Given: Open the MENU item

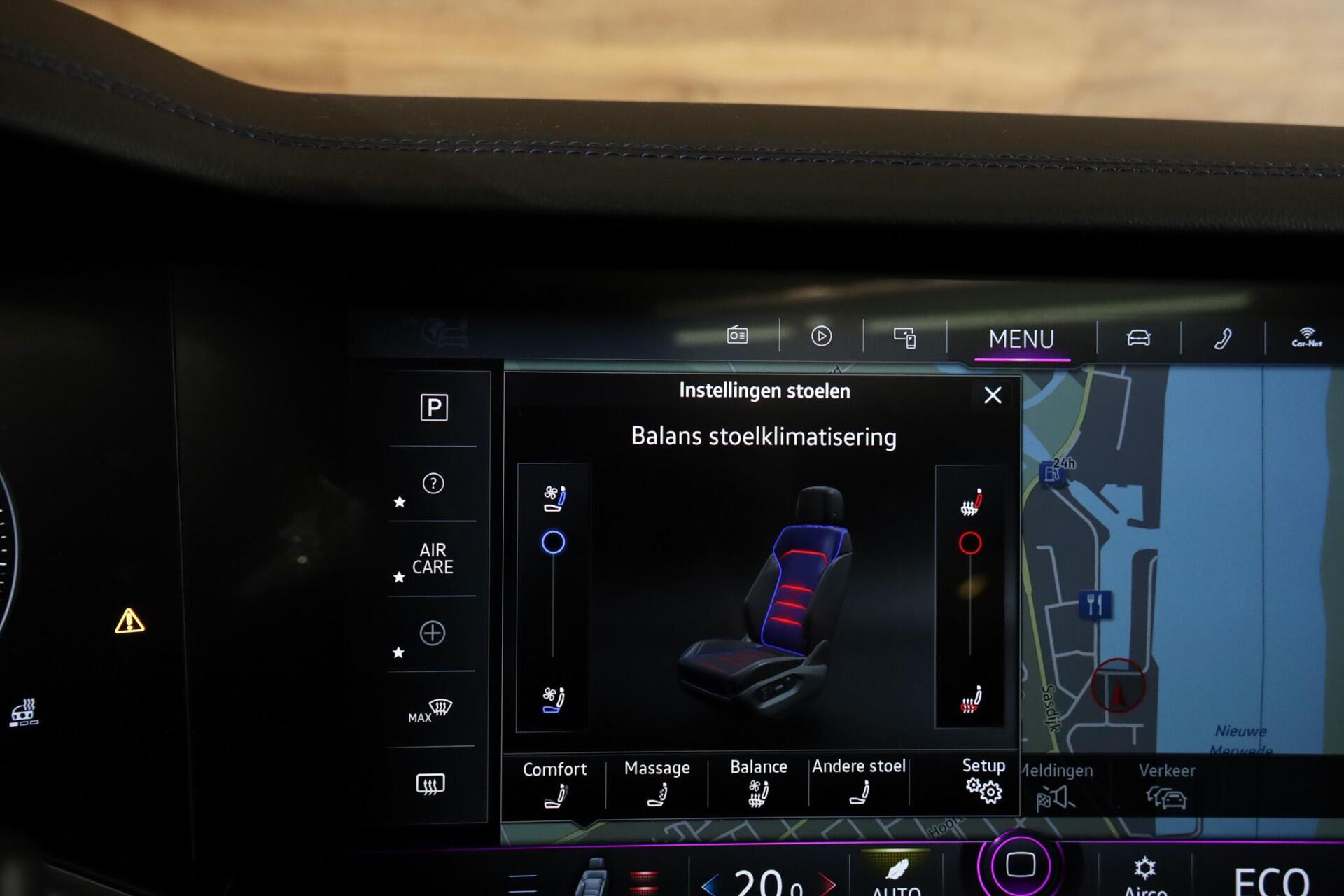Looking at the screenshot, I should pos(1023,339).
